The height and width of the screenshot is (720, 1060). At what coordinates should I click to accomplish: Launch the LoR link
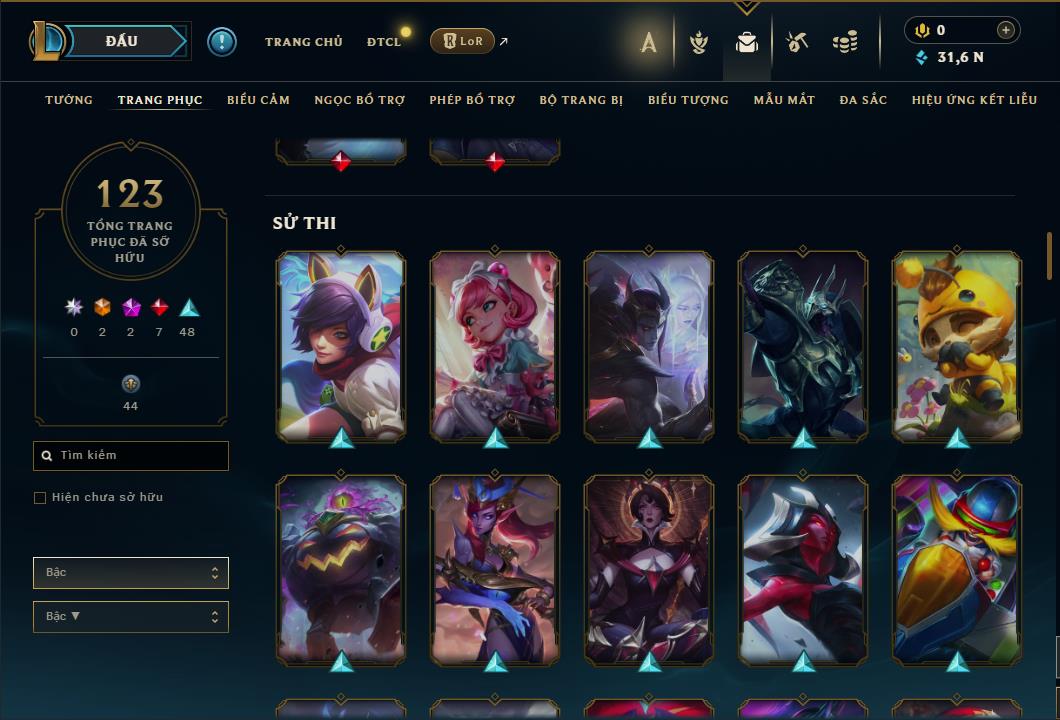(462, 41)
